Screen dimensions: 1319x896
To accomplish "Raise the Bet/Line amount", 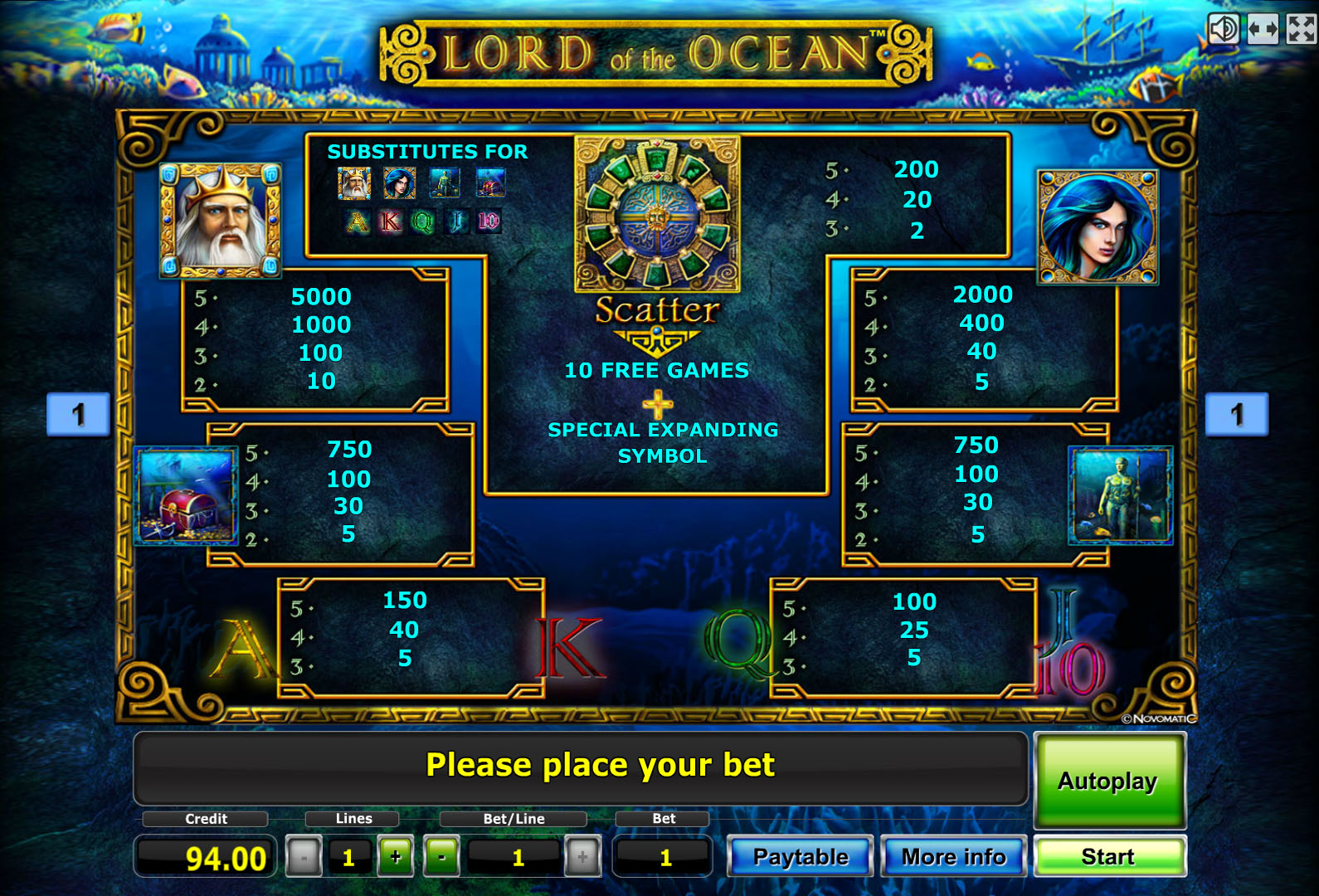I will 582,857.
